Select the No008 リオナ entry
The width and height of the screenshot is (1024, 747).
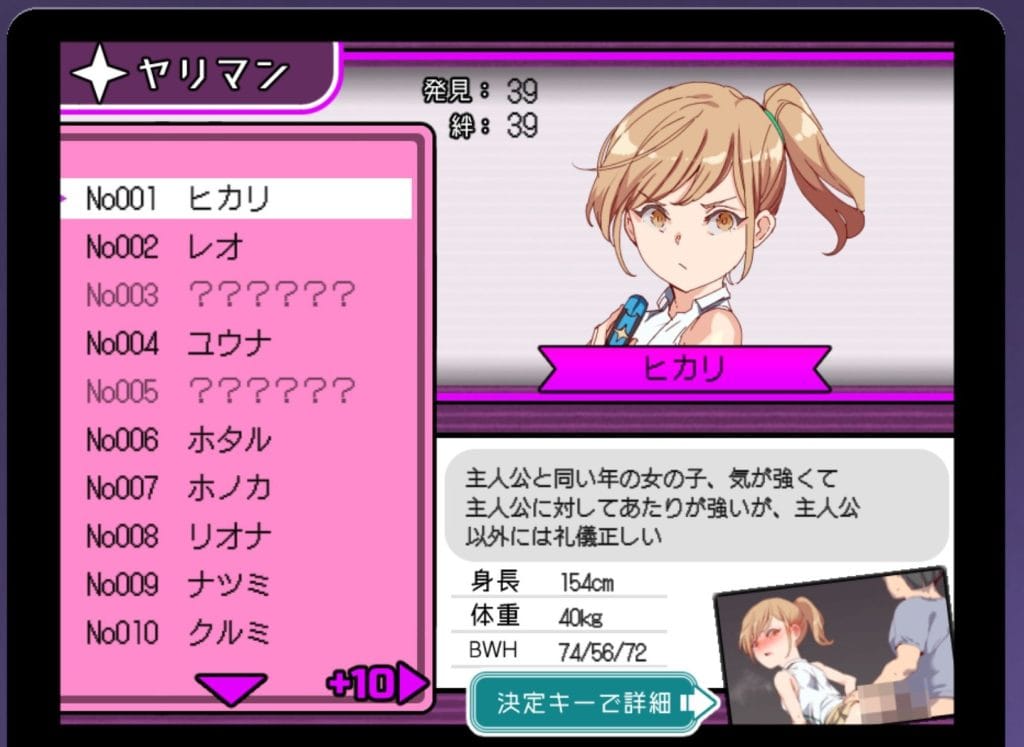coord(236,536)
